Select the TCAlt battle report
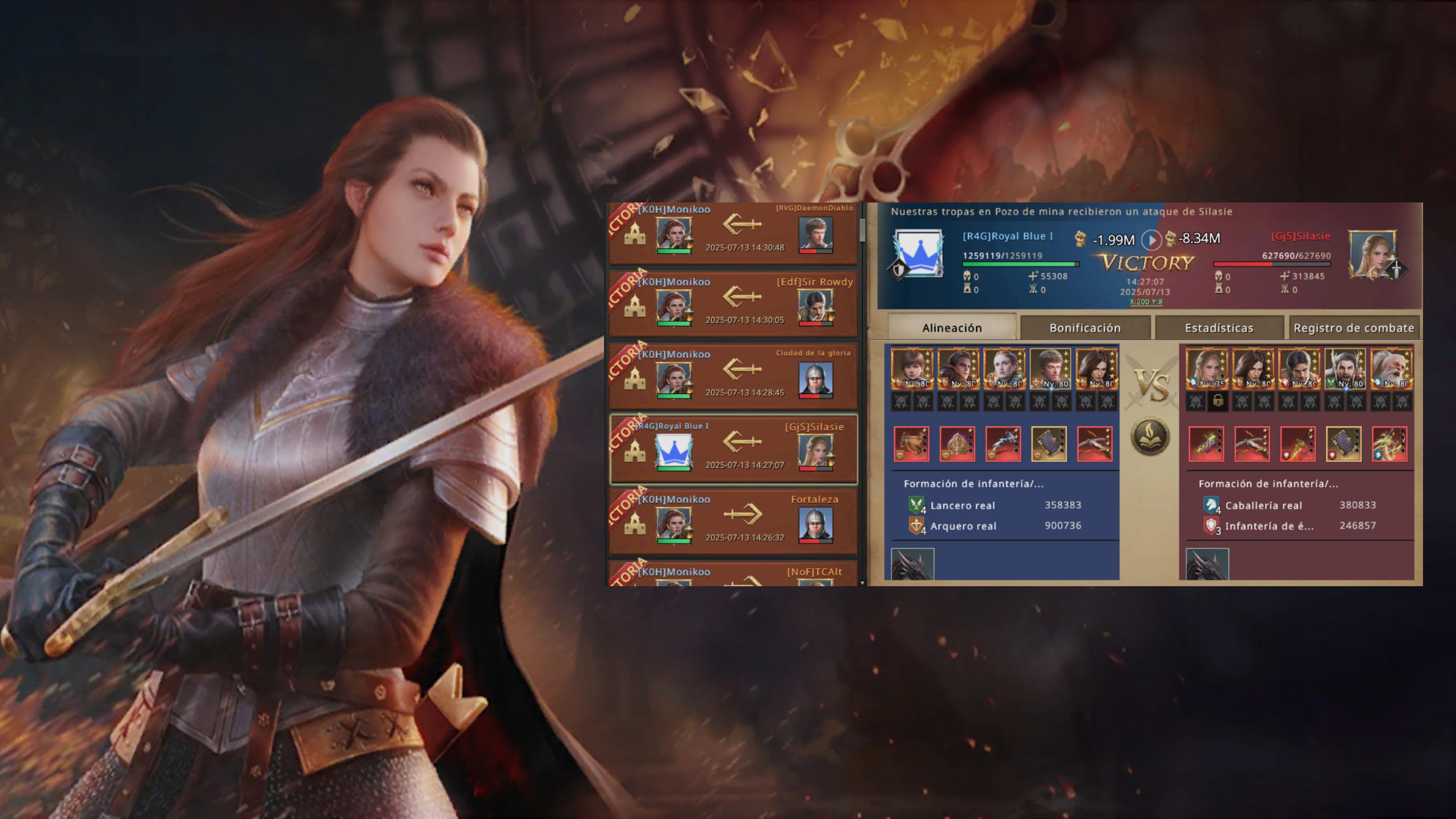The height and width of the screenshot is (819, 1456). (x=733, y=576)
